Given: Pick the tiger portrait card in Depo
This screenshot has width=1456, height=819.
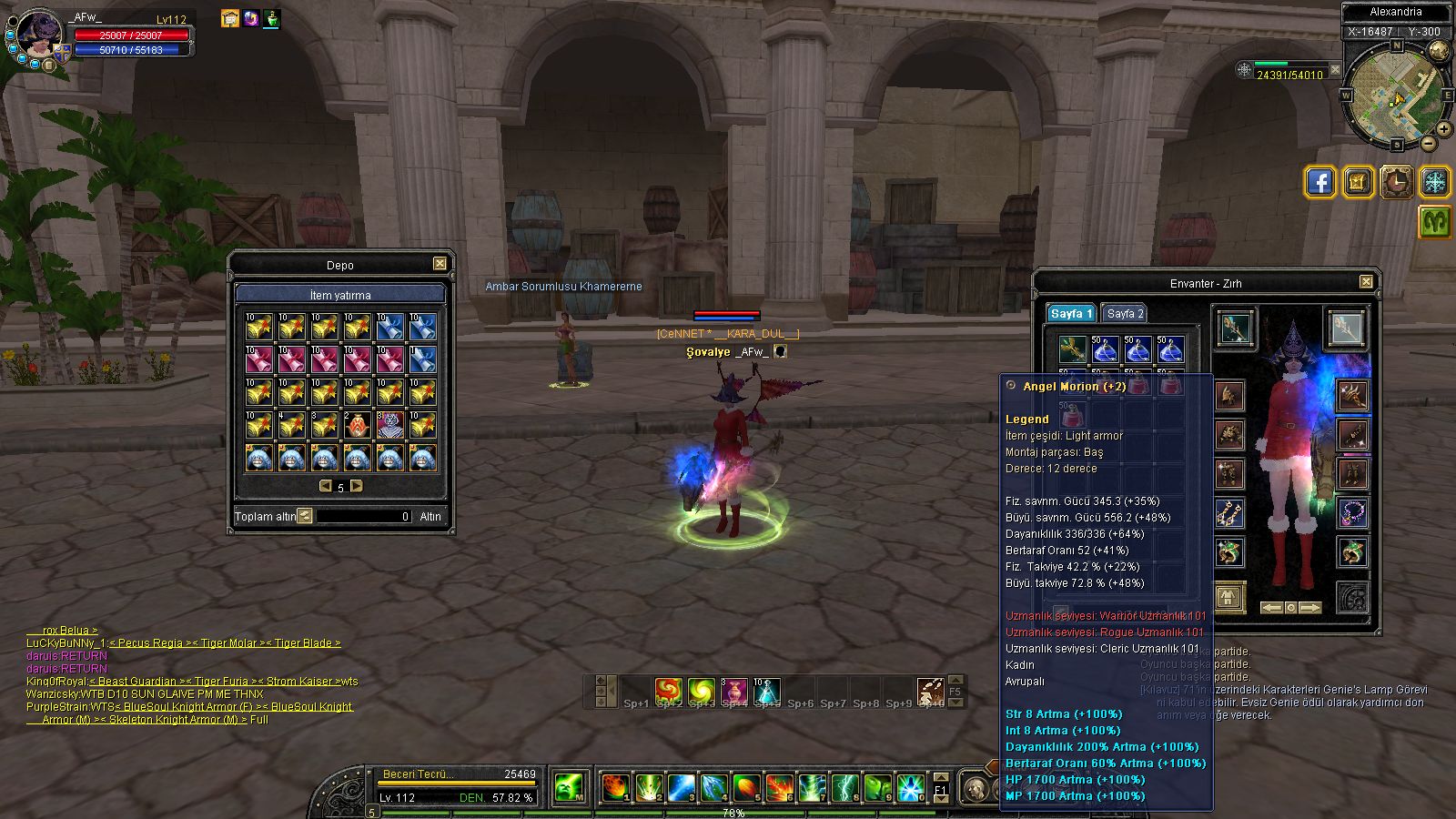Looking at the screenshot, I should pos(389,425).
